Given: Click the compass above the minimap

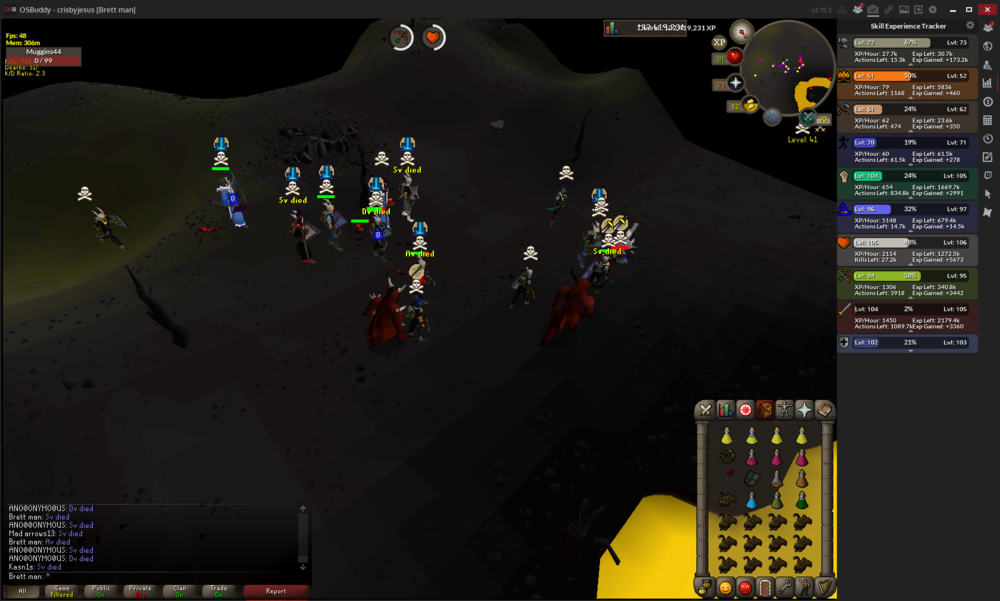Looking at the screenshot, I should click(x=741, y=29).
